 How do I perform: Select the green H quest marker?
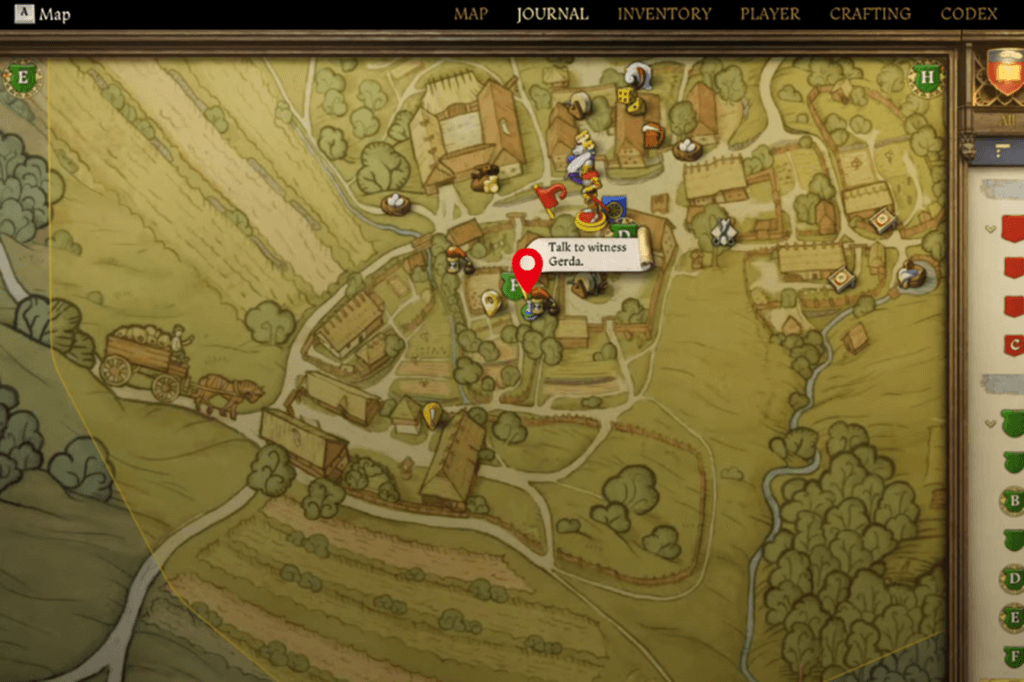(x=927, y=76)
